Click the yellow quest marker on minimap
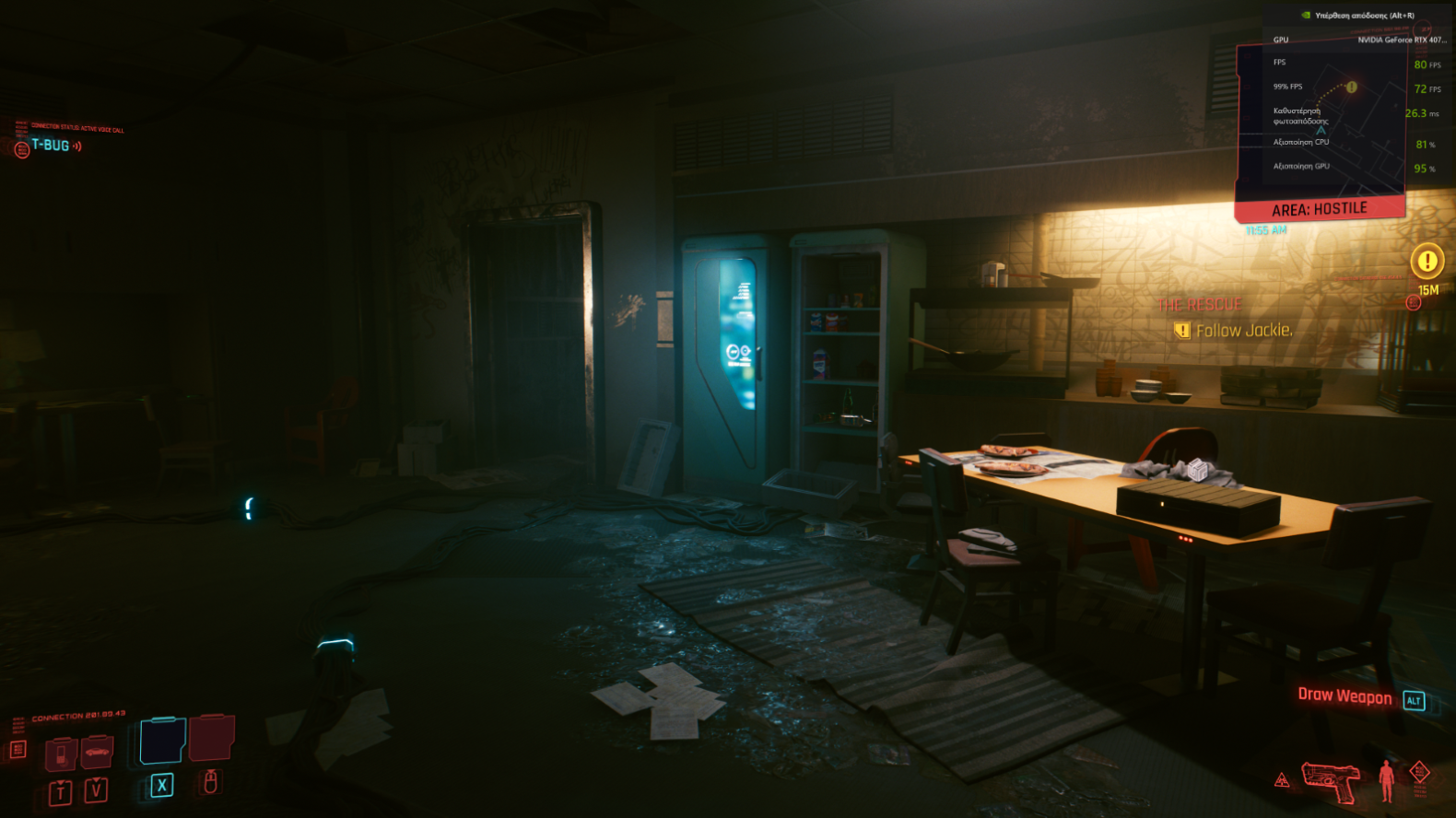 click(1351, 88)
